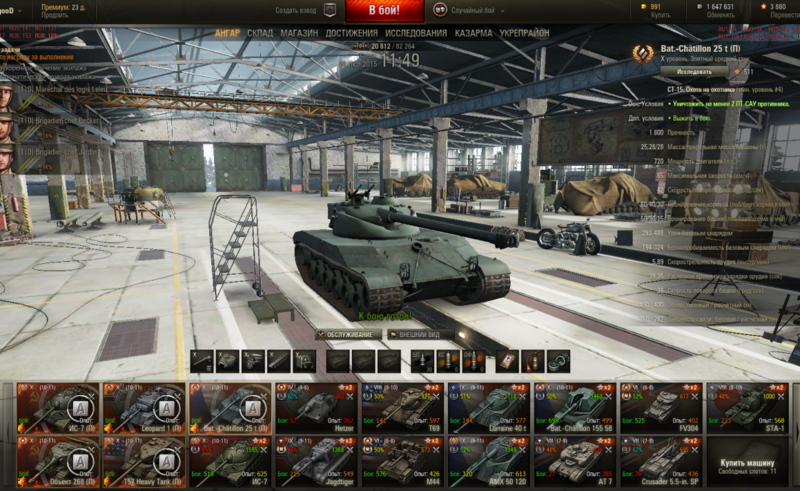This screenshot has width=800, height=491.
Task: Go to the Исследования tab
Action: [x=416, y=33]
